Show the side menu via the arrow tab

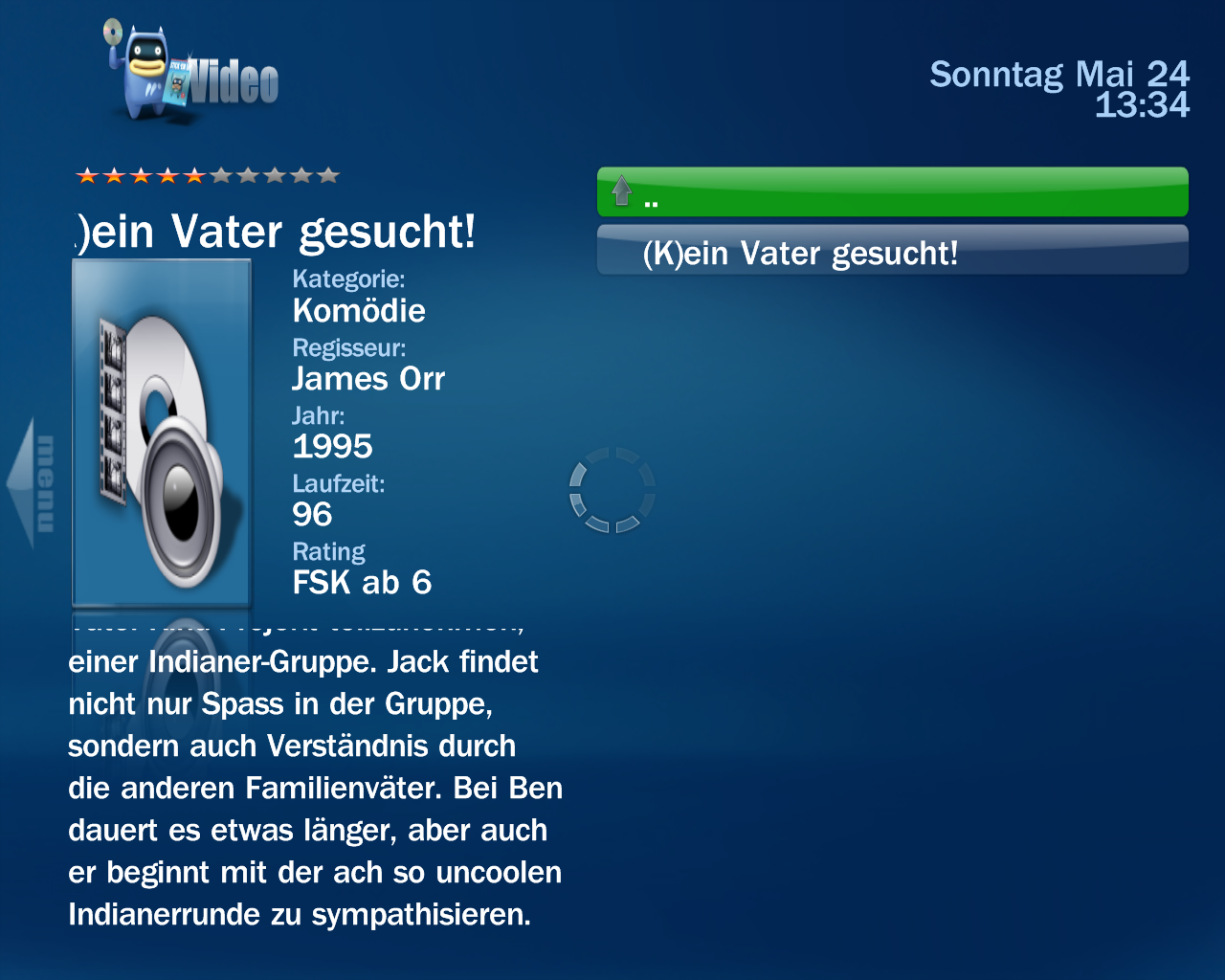(33, 483)
